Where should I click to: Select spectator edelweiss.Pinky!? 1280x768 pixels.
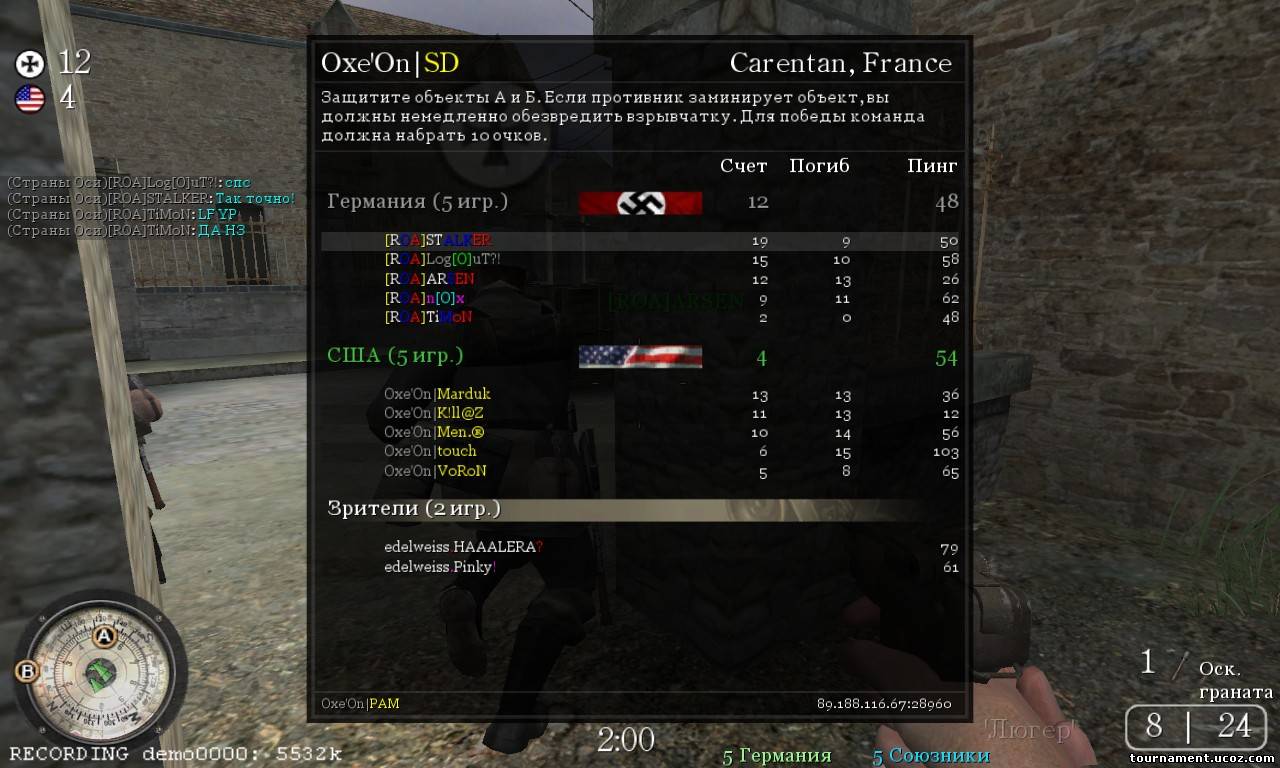pyautogui.click(x=440, y=567)
